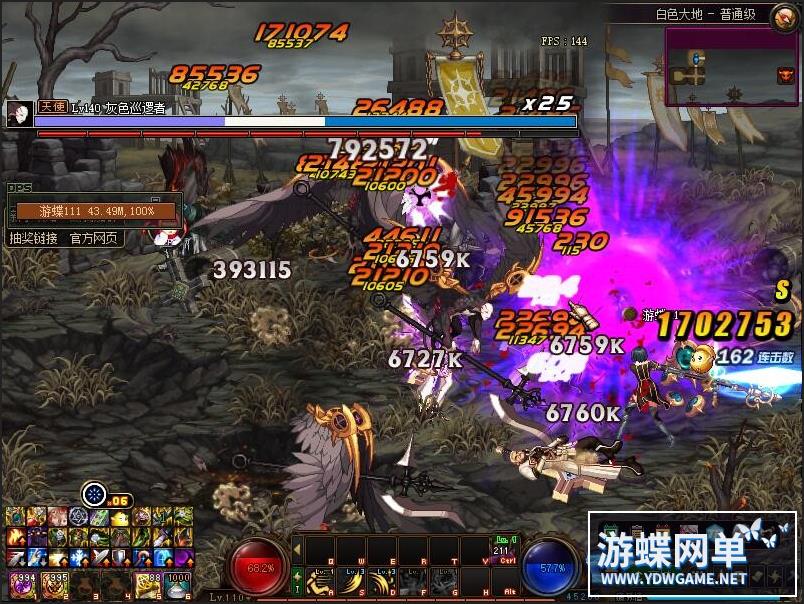Click the round snowflake buff icon showing x06

pos(95,493)
